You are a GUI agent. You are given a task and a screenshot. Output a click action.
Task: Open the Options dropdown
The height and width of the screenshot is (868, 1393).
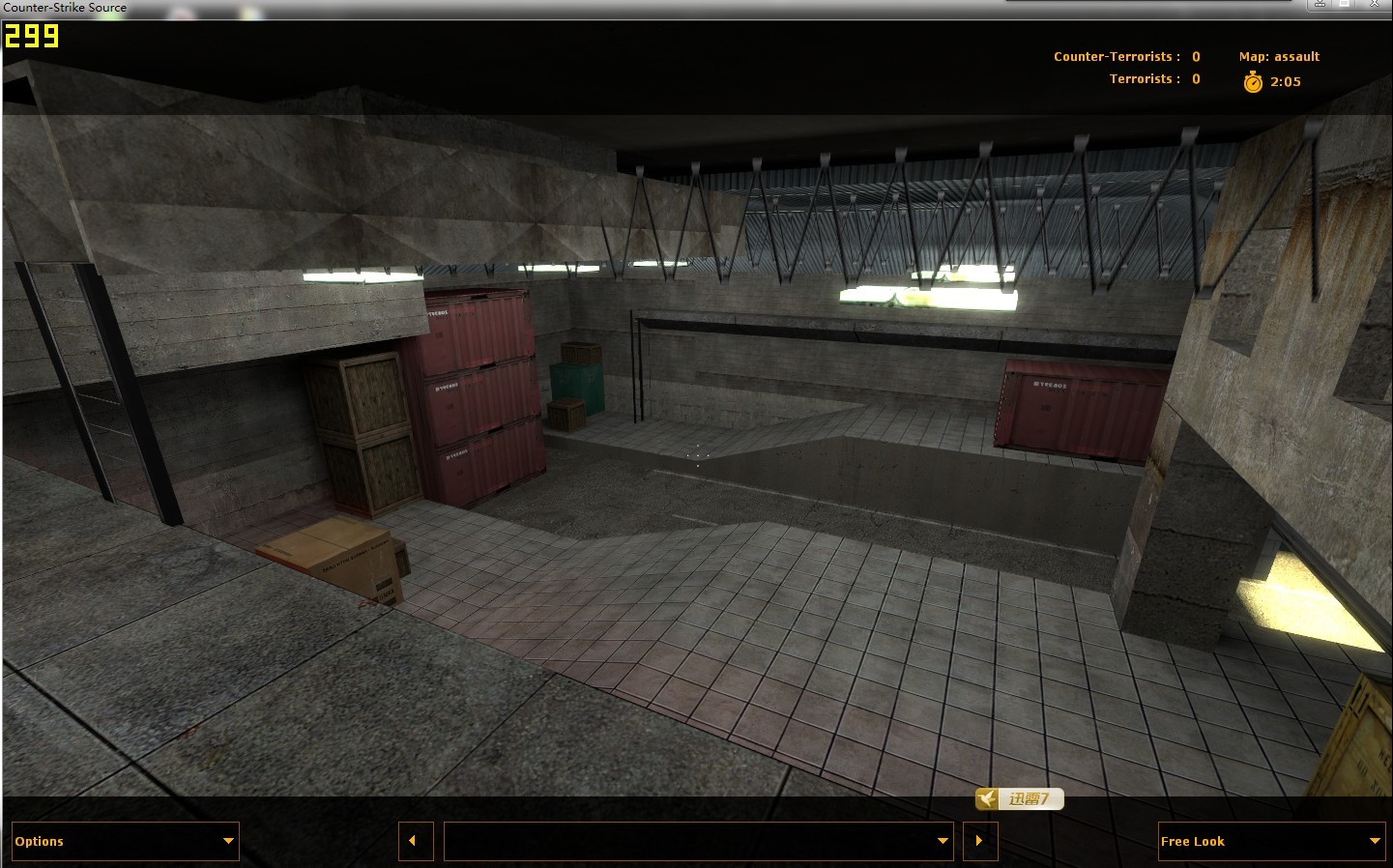click(x=124, y=841)
